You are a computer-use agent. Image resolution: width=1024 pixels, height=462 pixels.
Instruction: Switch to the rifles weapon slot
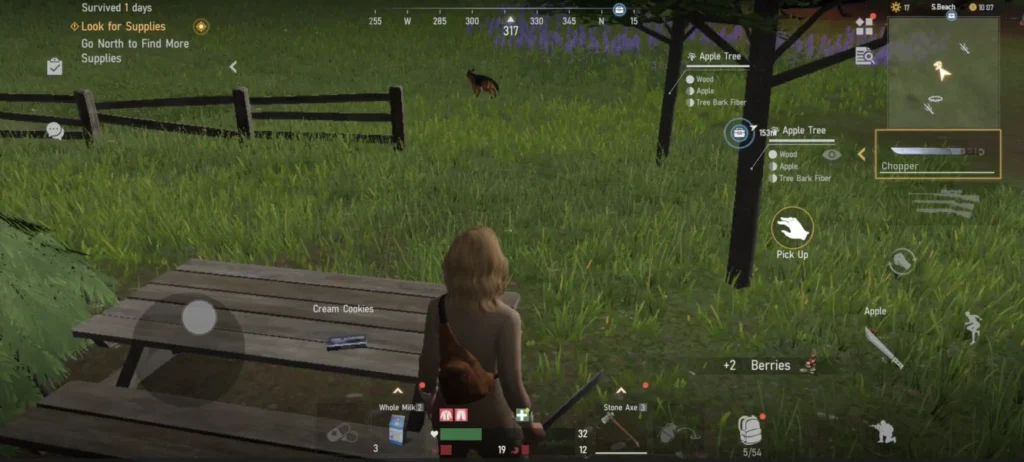[944, 203]
